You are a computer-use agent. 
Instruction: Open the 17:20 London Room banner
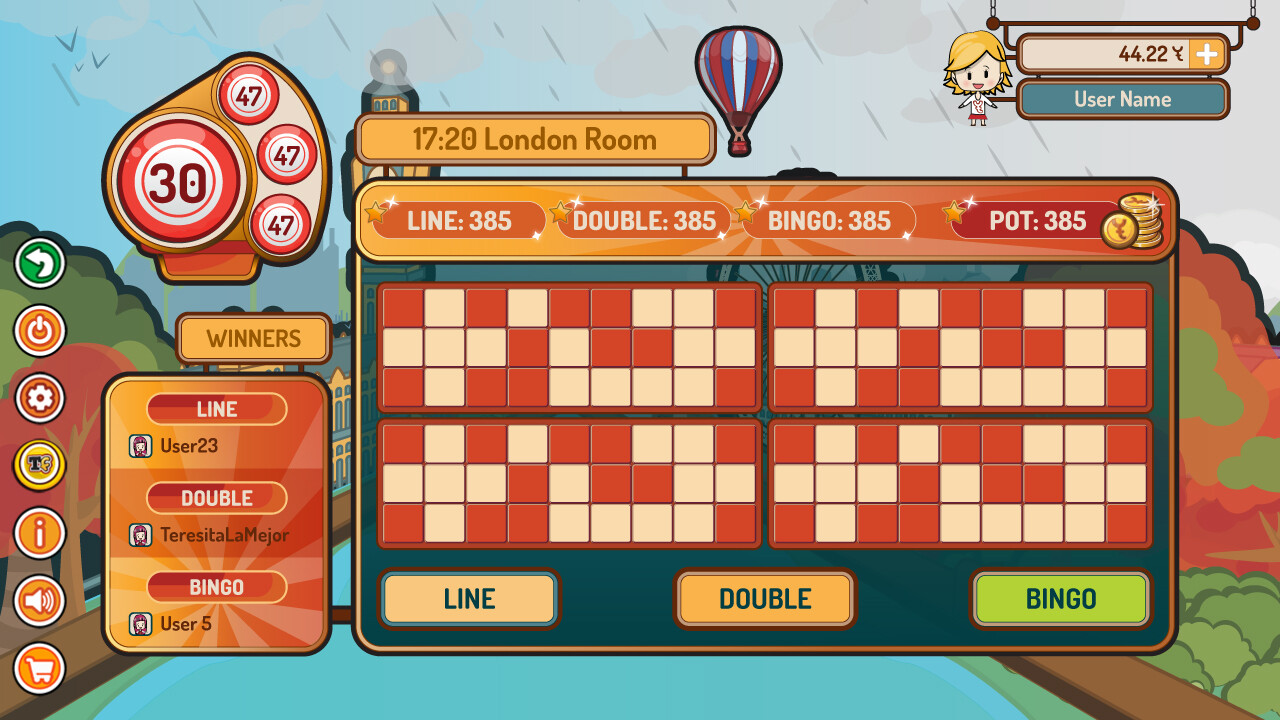535,139
